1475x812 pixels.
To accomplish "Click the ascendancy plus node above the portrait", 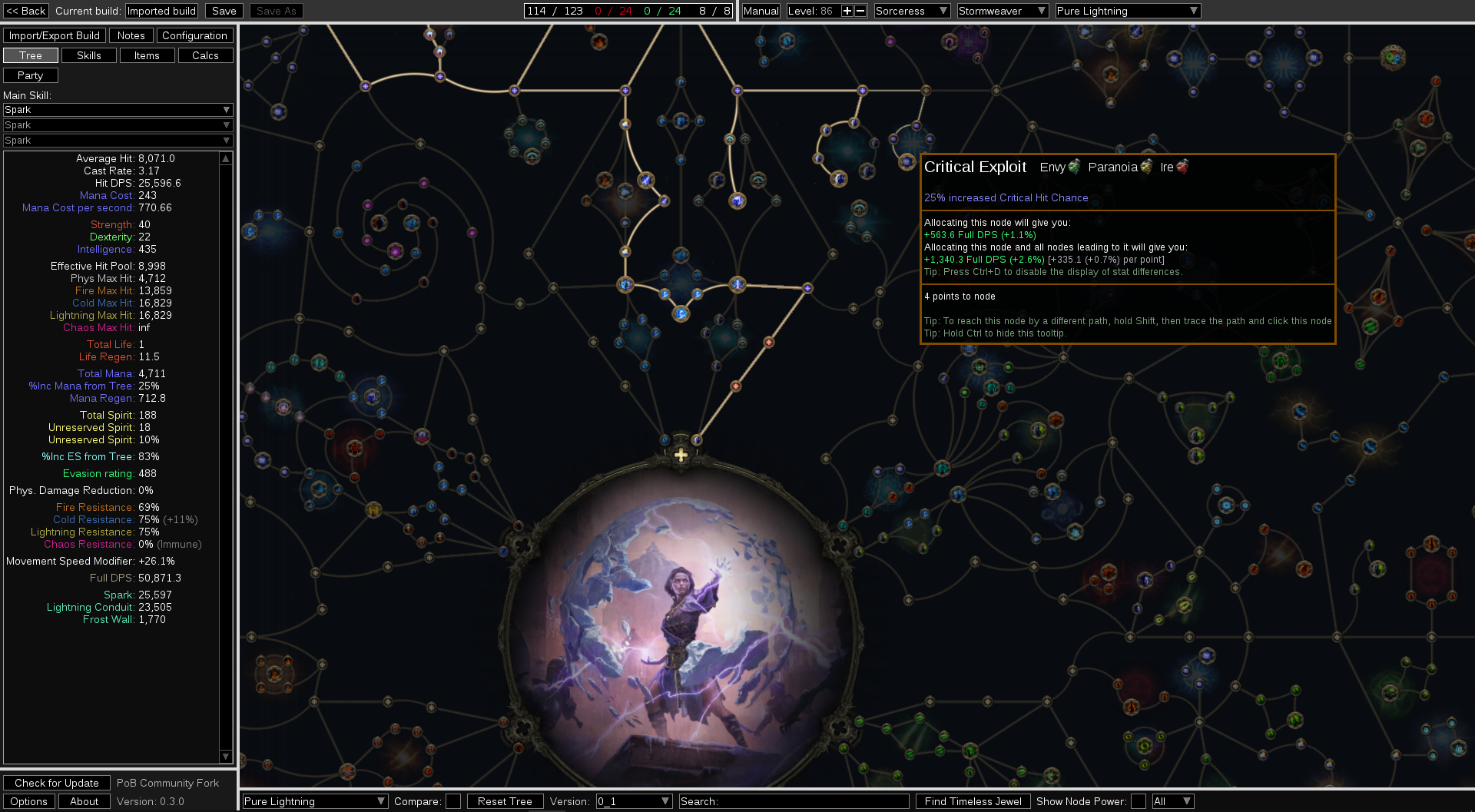I will [679, 455].
